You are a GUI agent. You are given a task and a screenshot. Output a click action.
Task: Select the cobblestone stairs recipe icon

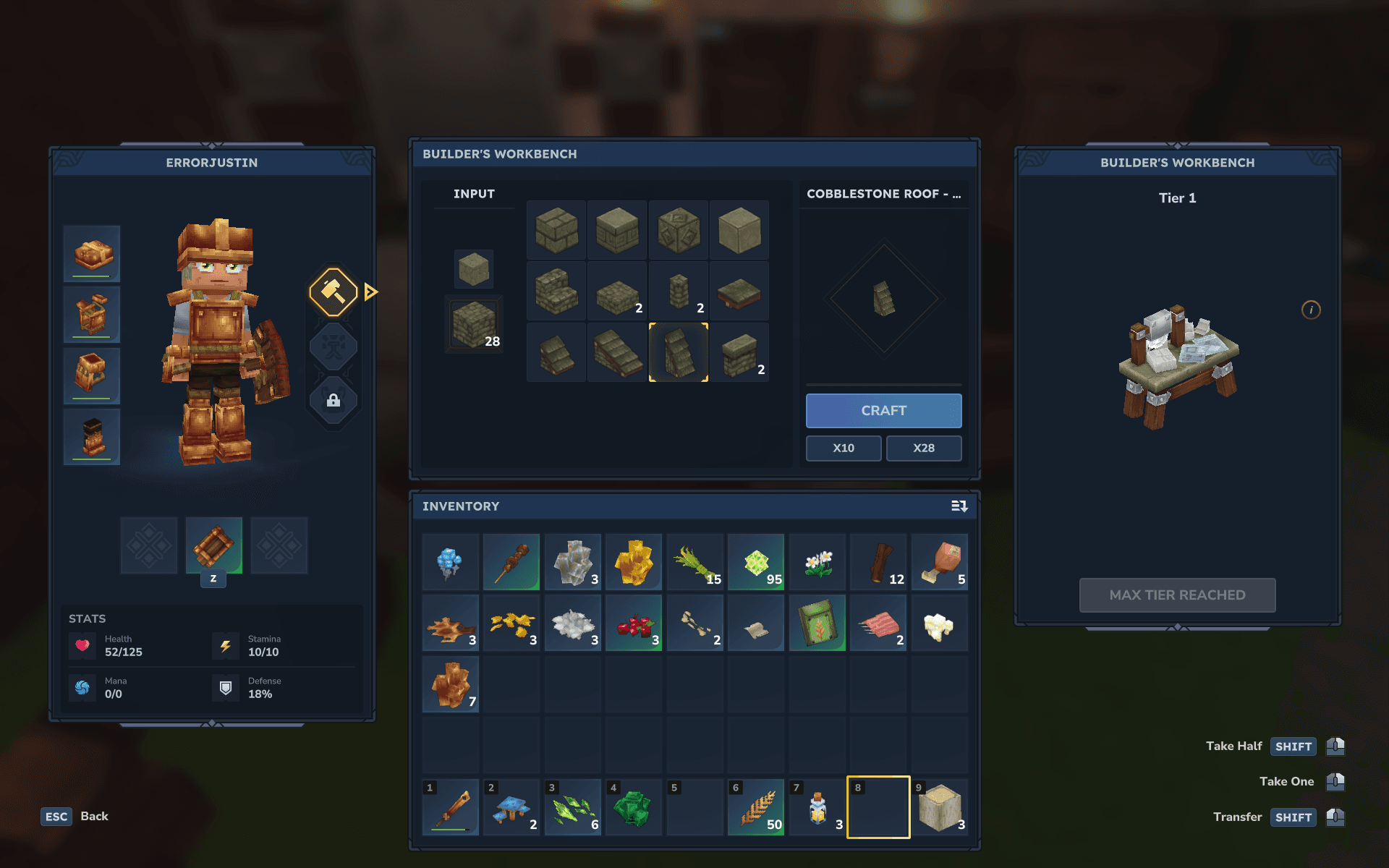[x=556, y=291]
